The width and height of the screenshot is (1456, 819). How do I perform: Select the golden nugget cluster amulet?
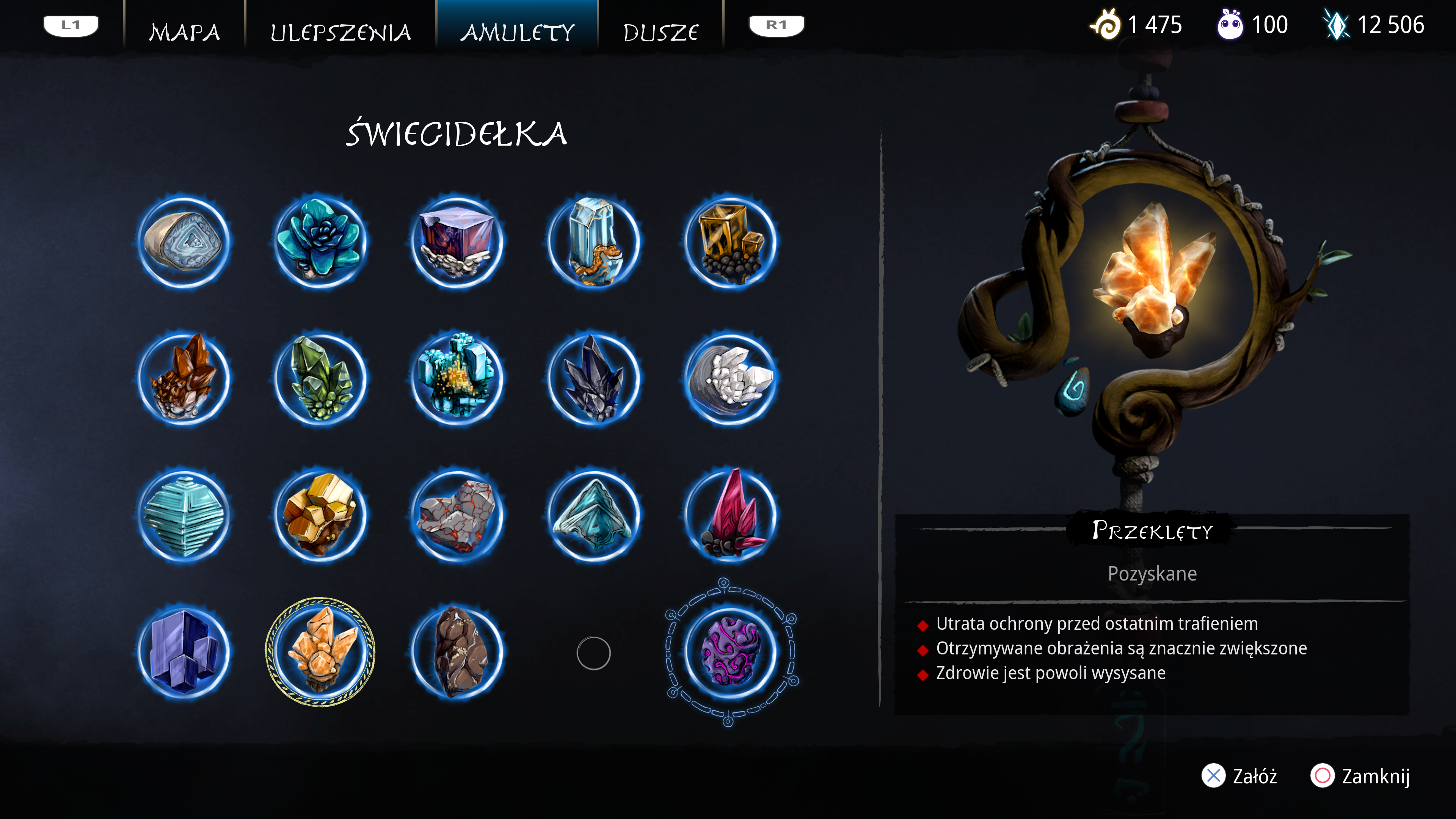(x=320, y=516)
